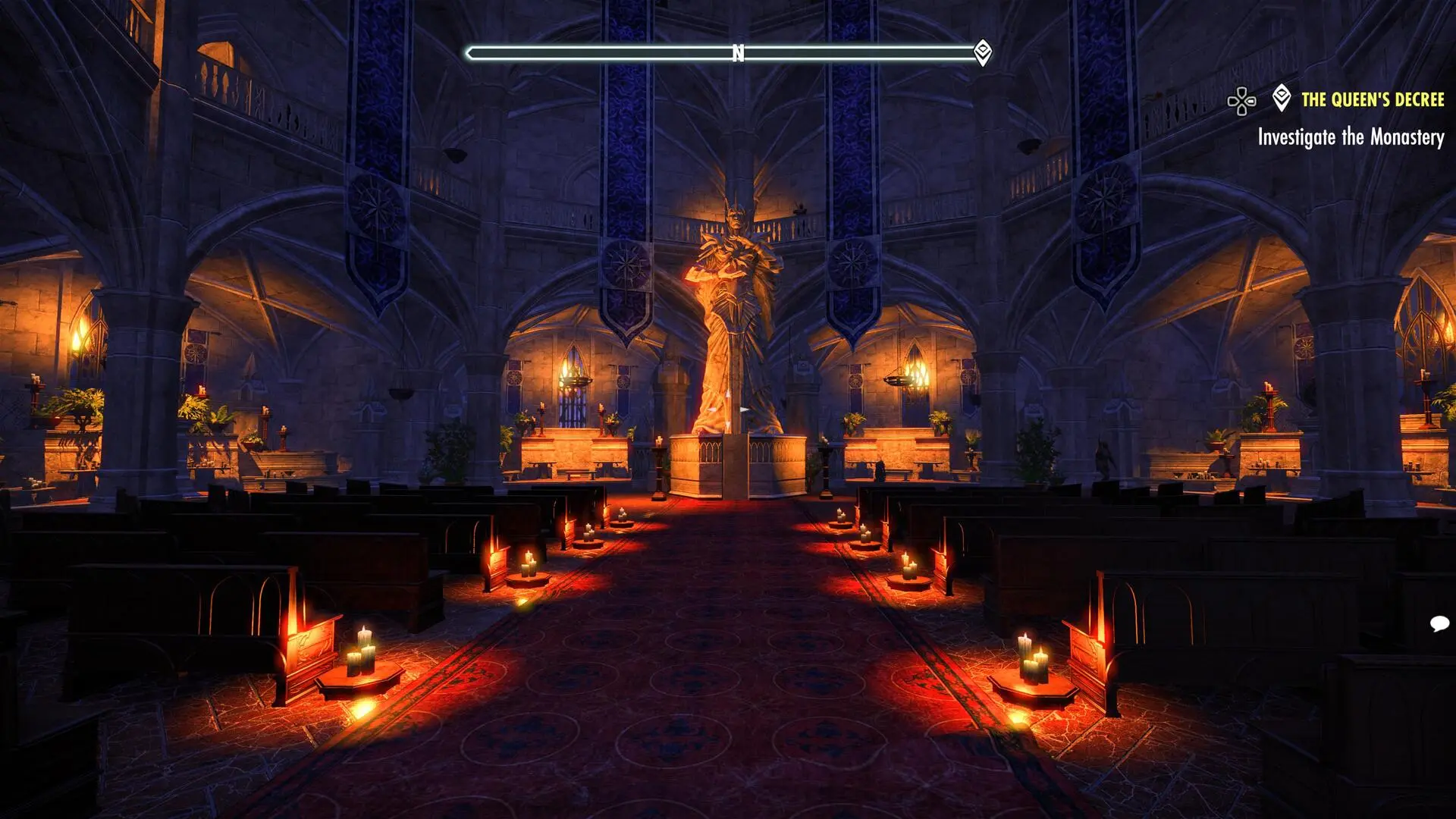Click the quest pin icon at the compass's right end

click(x=984, y=53)
